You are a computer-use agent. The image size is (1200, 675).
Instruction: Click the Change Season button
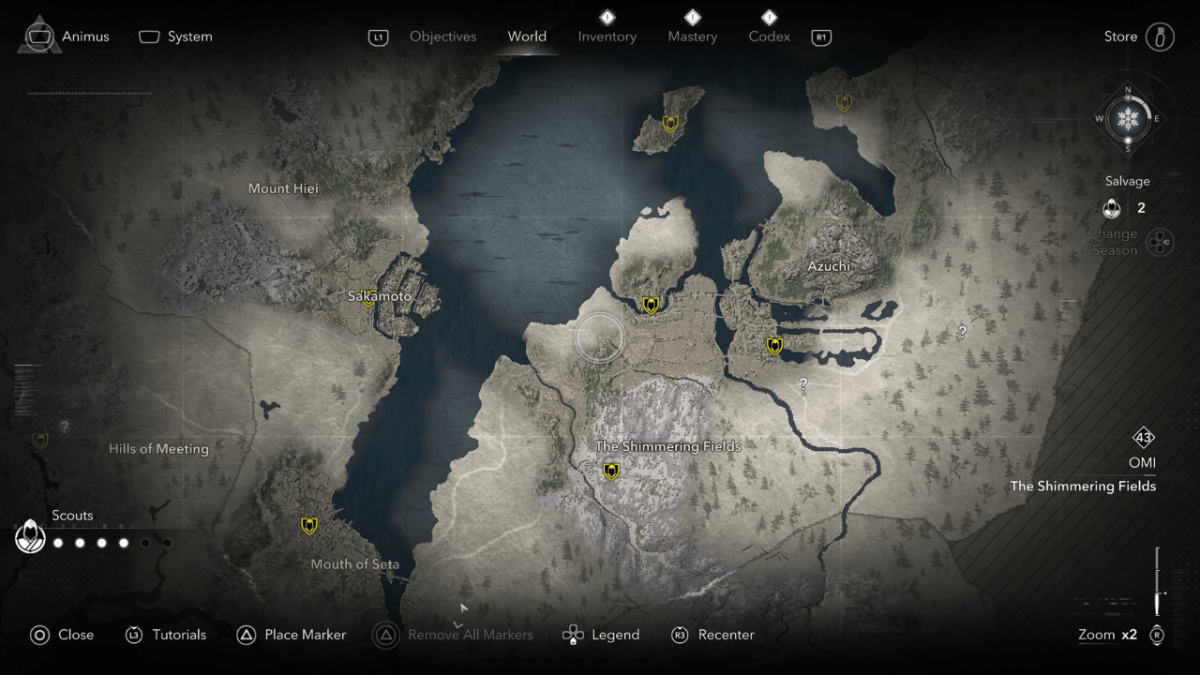1158,242
